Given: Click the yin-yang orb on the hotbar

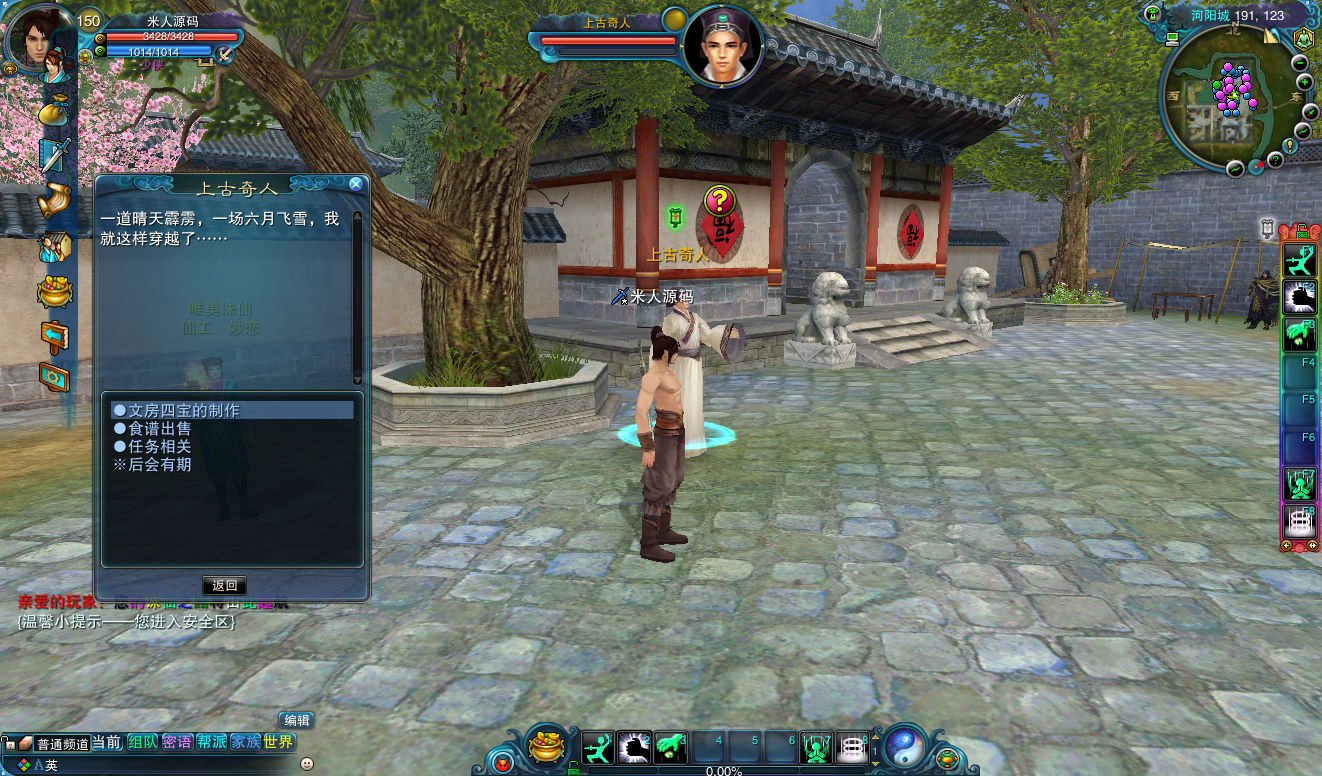Looking at the screenshot, I should 904,746.
